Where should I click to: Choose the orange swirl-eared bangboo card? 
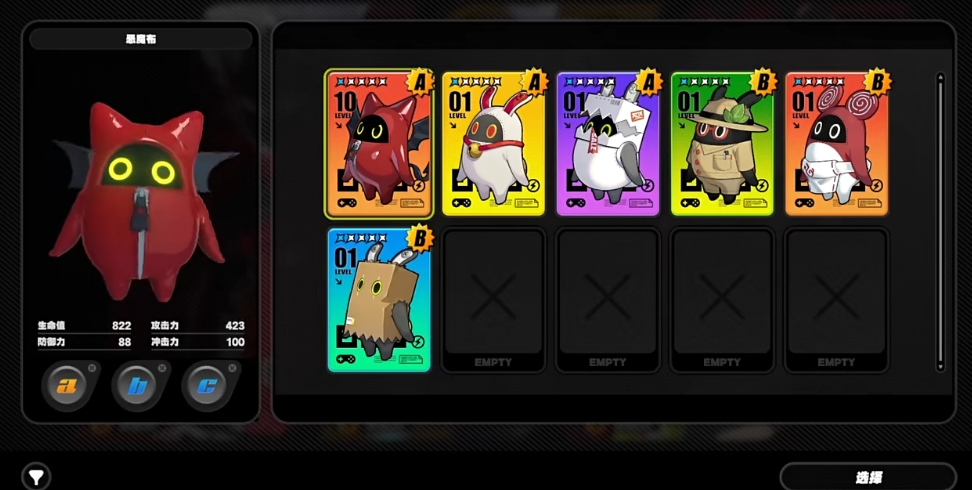tap(836, 144)
